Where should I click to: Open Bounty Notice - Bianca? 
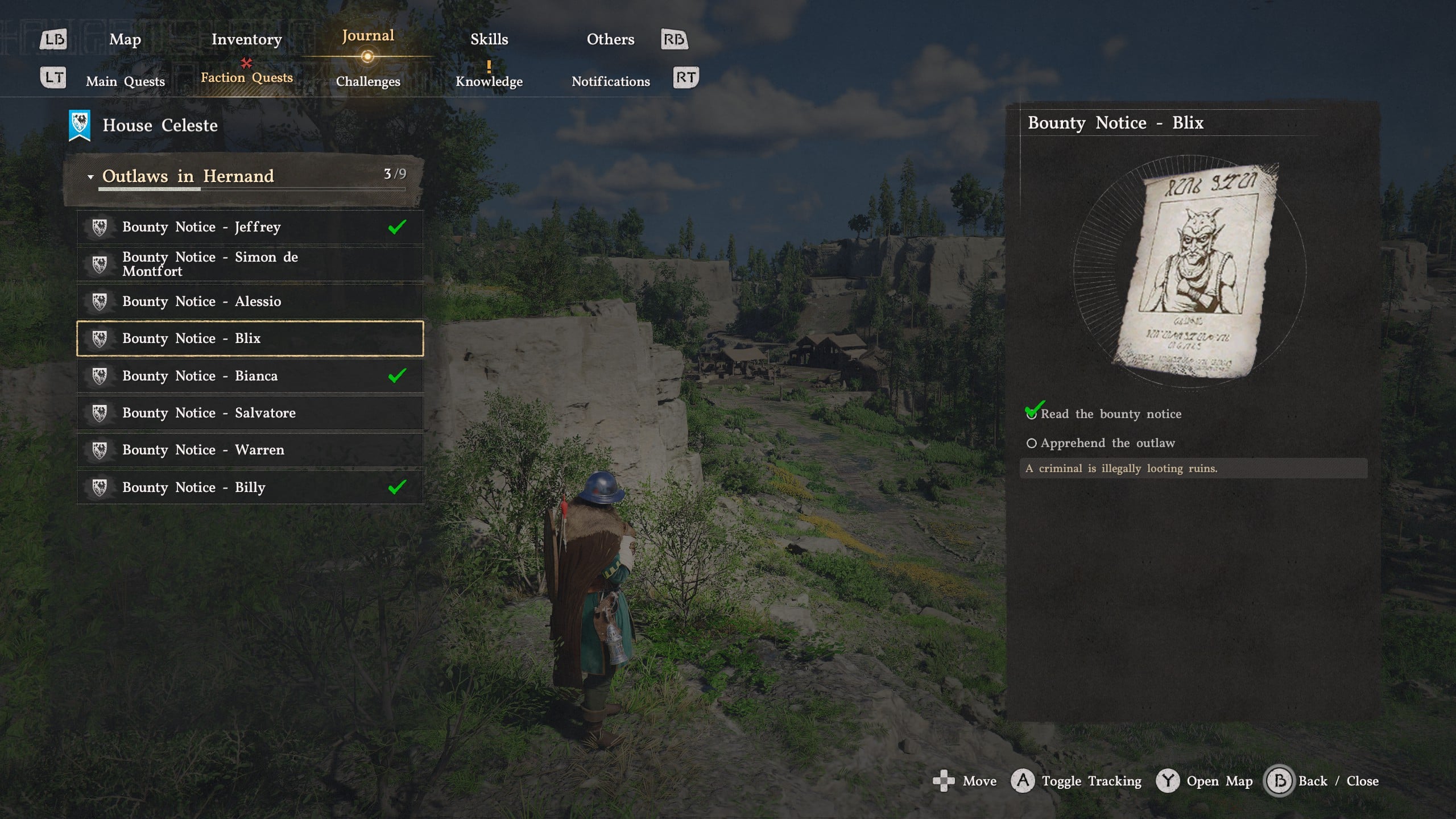coord(250,376)
